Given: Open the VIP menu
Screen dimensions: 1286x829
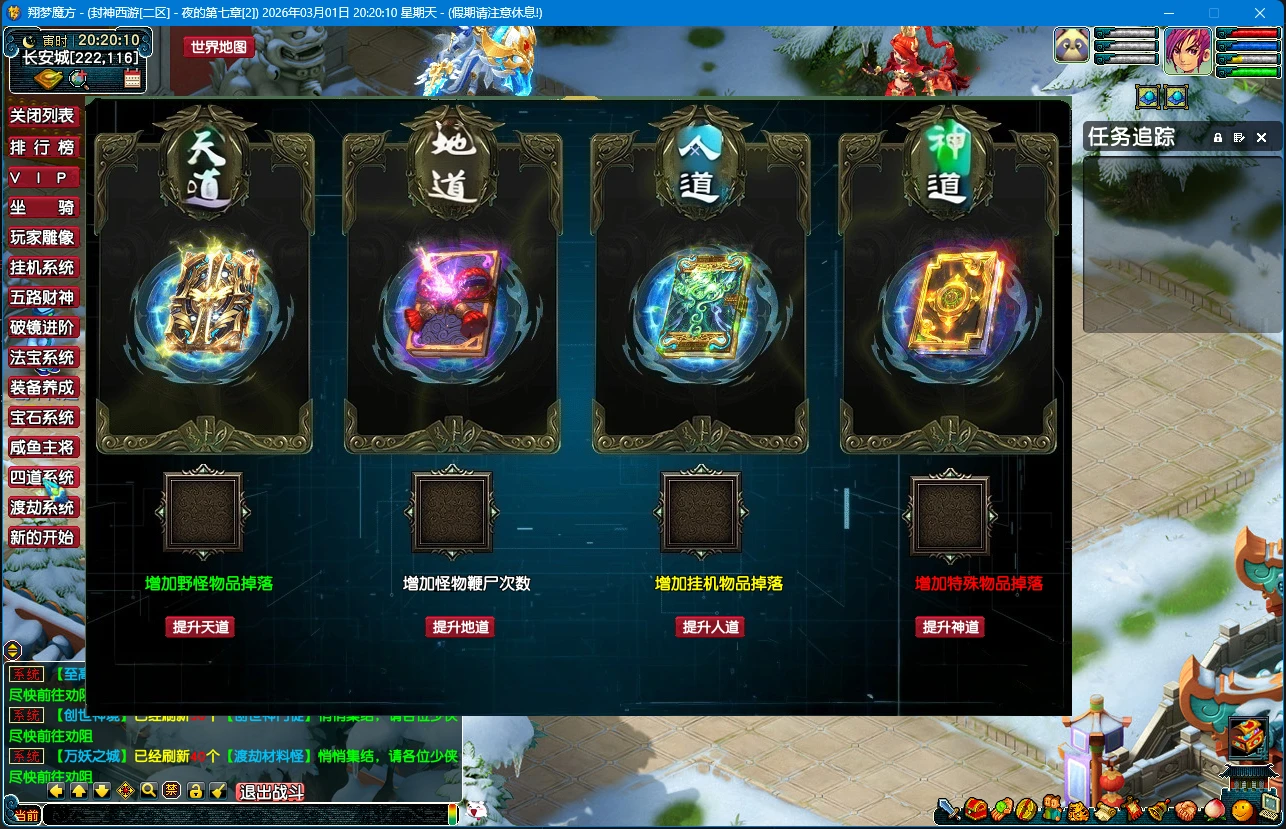Looking at the screenshot, I should click(42, 177).
